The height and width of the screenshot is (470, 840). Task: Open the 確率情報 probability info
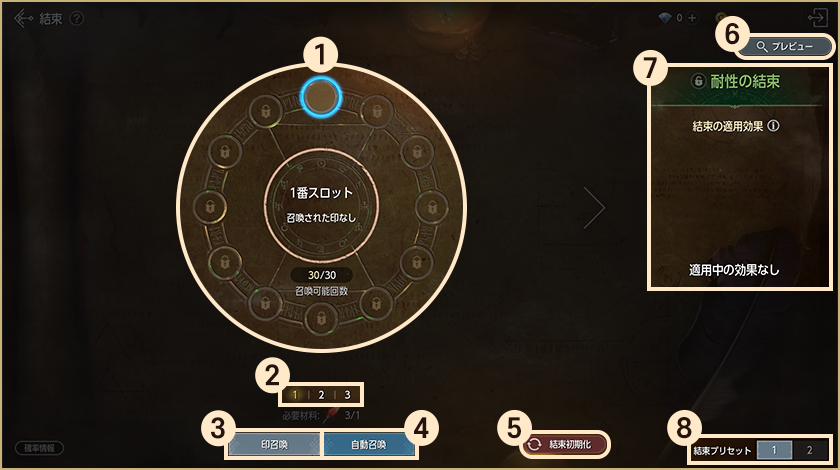(39, 448)
